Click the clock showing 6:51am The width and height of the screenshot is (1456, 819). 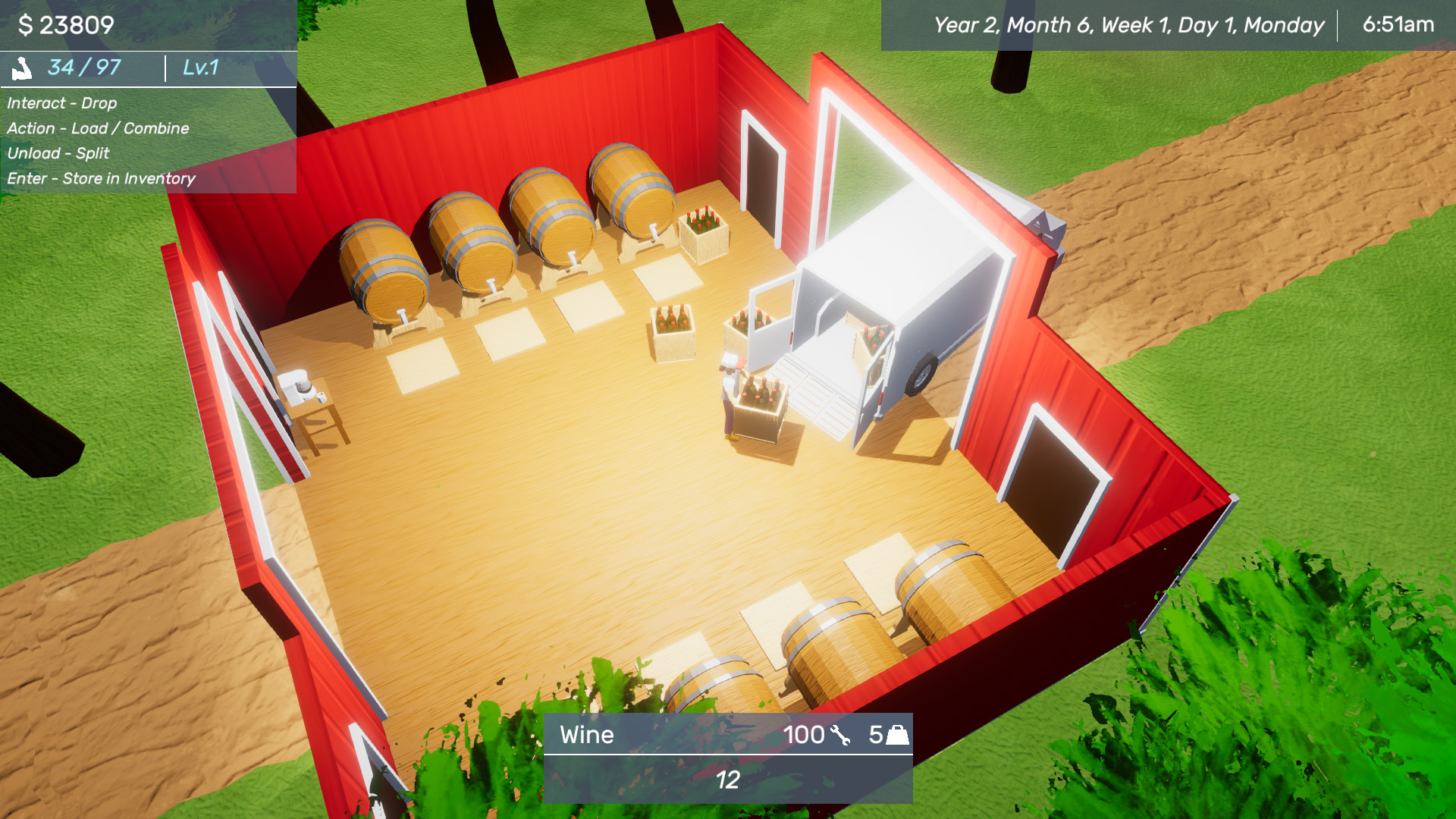pyautogui.click(x=1400, y=24)
